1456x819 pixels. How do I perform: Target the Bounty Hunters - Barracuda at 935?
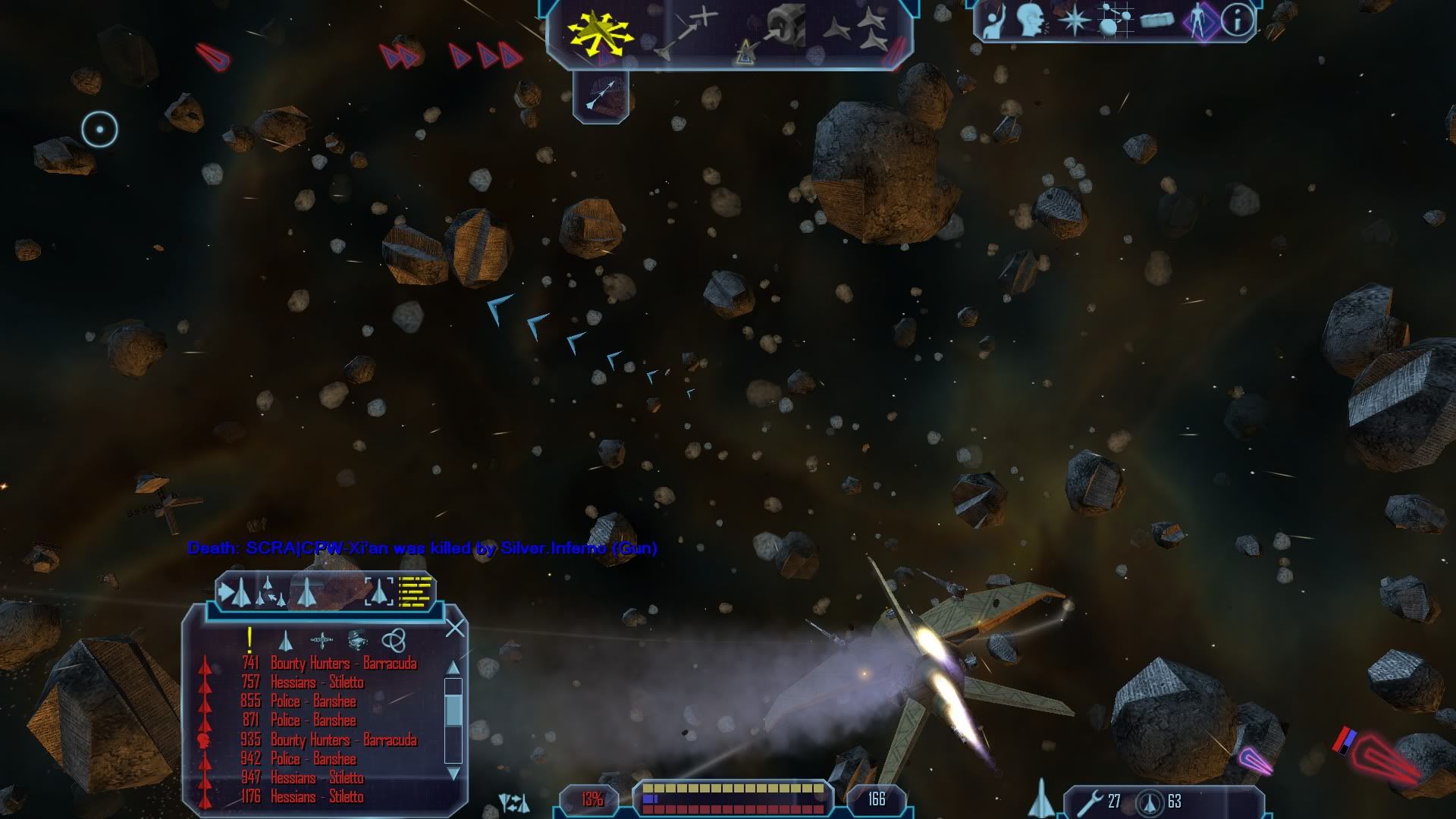(x=343, y=739)
